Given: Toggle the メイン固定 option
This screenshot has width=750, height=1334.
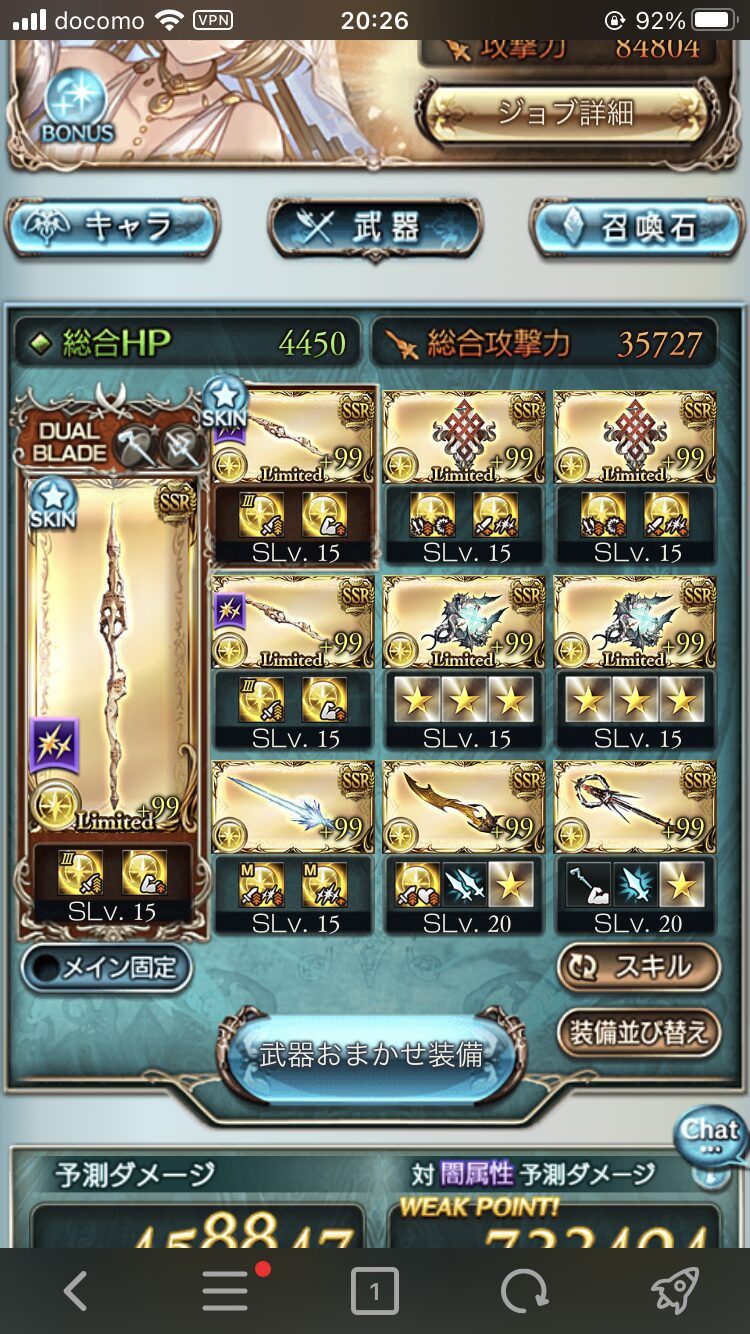Looking at the screenshot, I should point(107,967).
